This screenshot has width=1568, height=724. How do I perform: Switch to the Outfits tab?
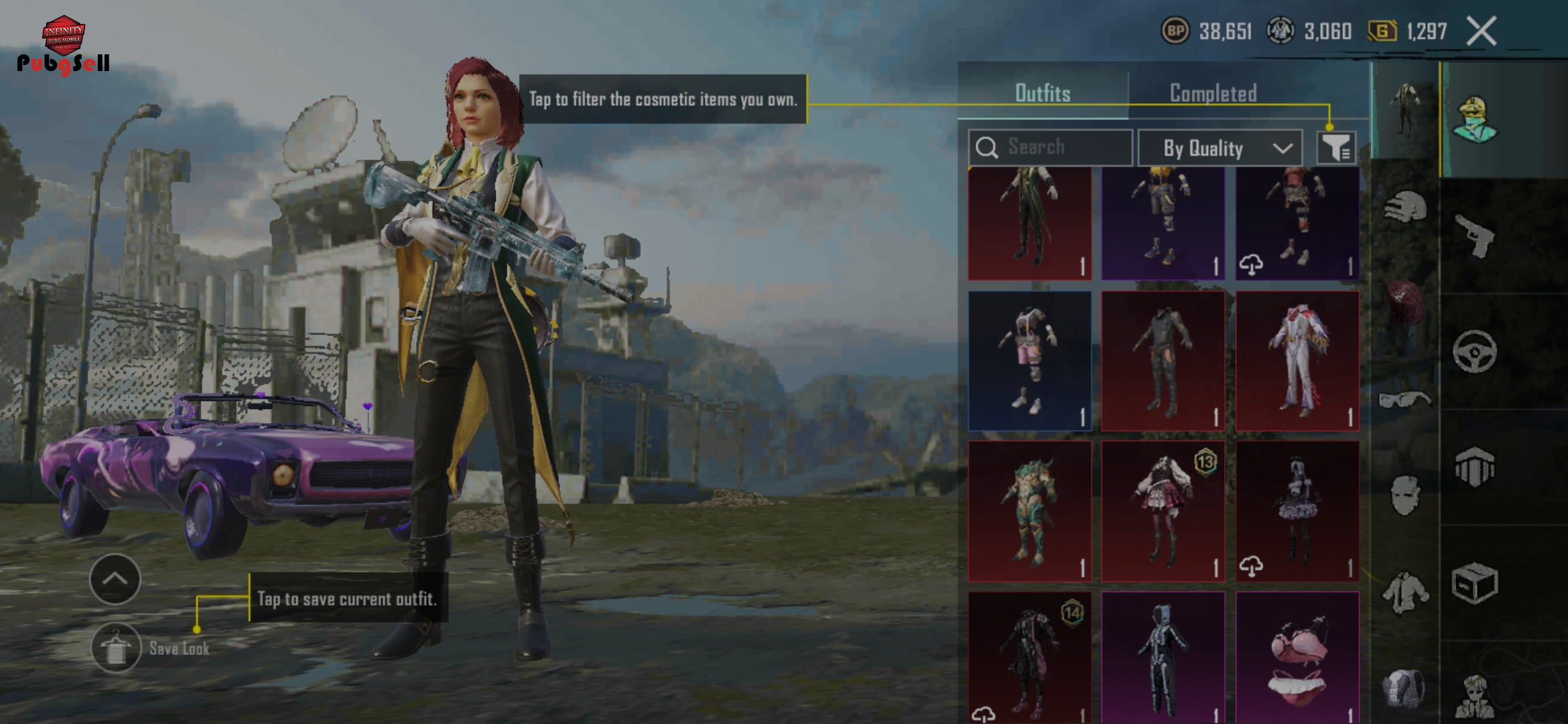1043,93
